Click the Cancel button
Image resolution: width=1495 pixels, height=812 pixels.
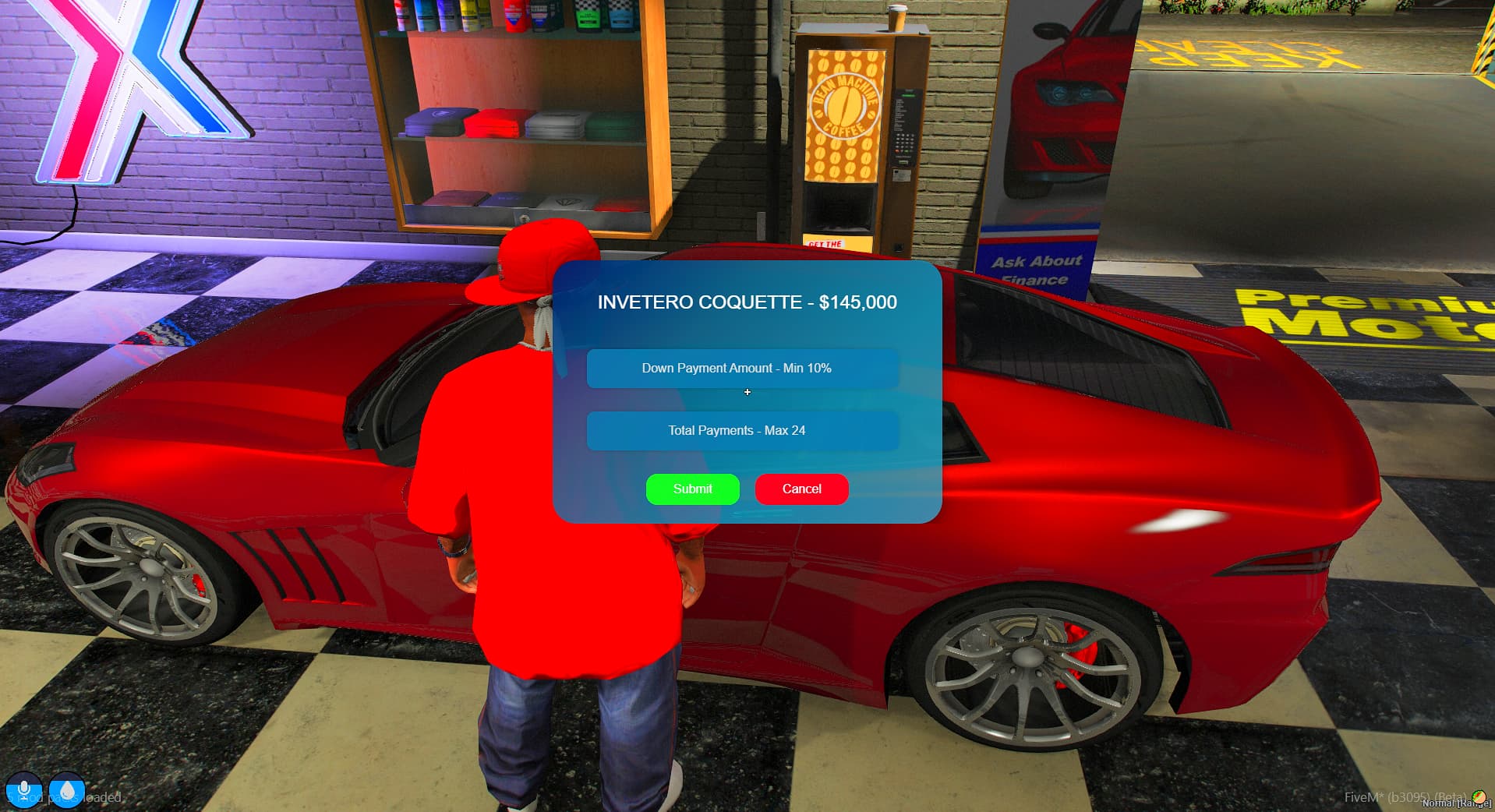tap(801, 489)
